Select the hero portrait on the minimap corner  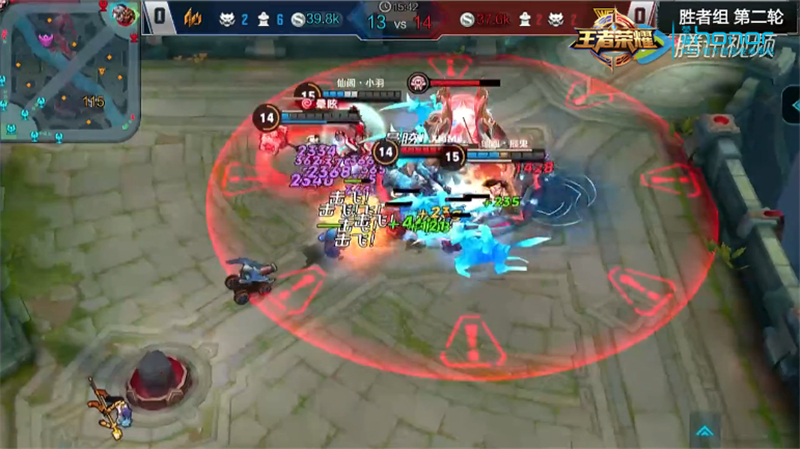(x=125, y=16)
